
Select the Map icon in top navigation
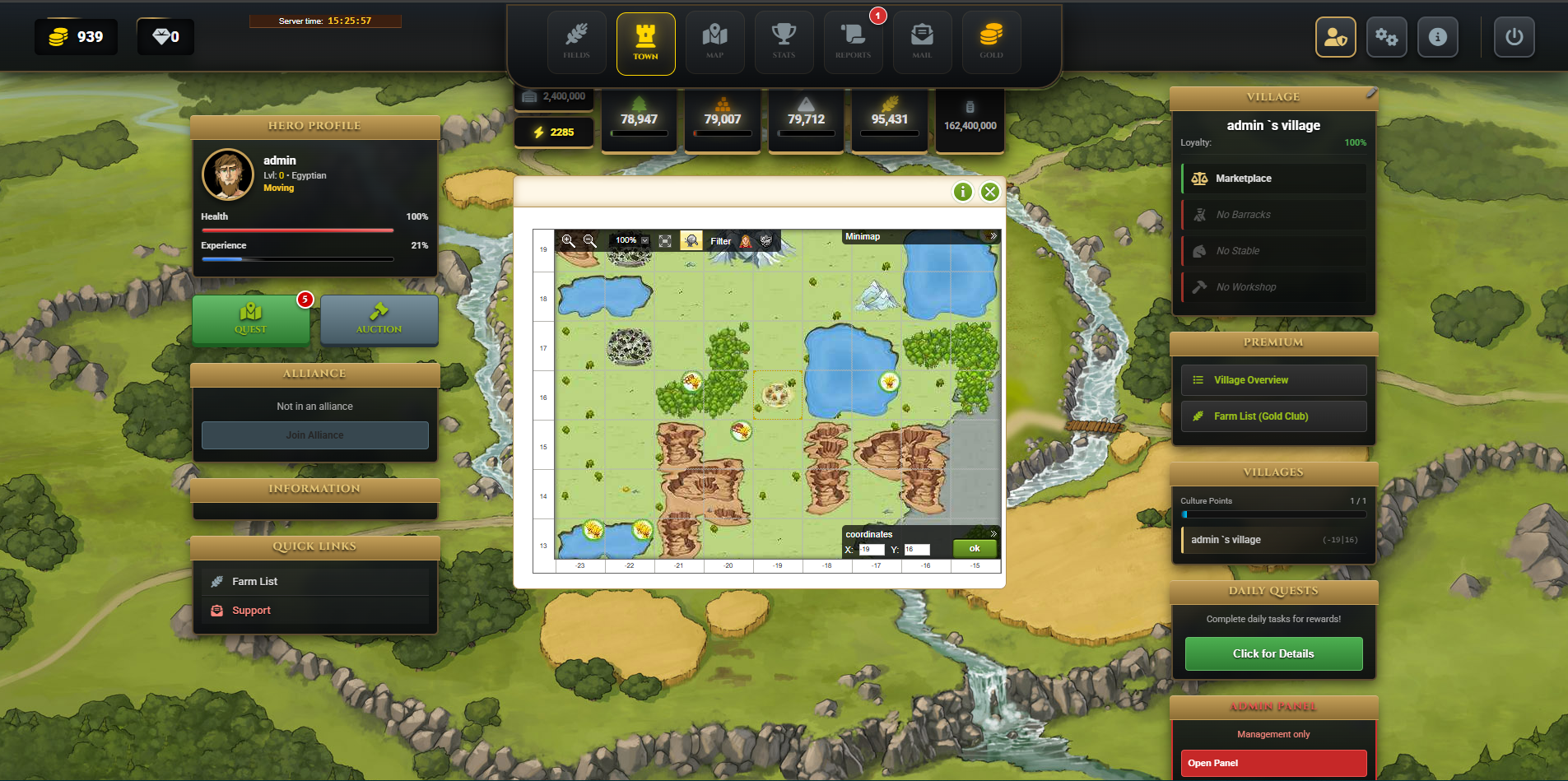[x=714, y=41]
